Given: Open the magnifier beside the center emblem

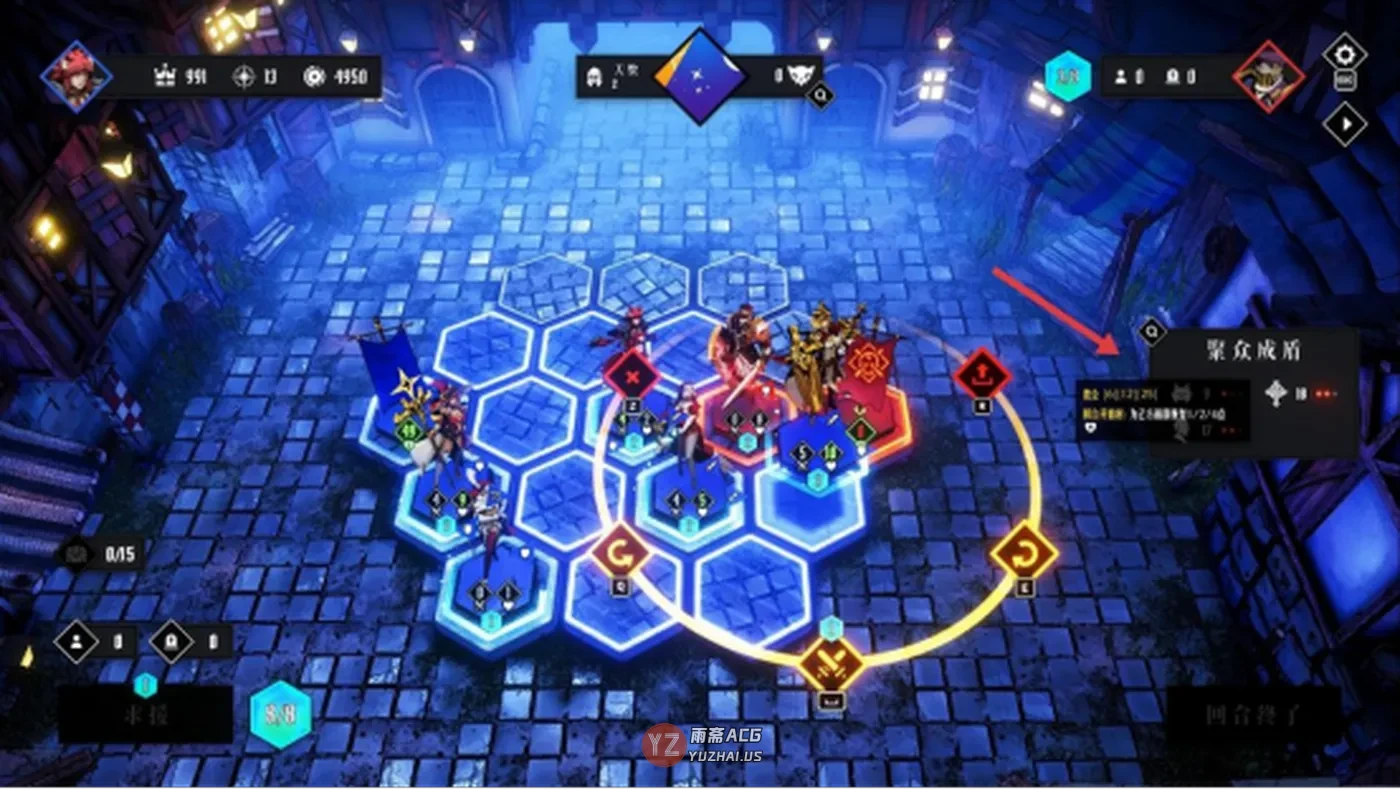Looking at the screenshot, I should pos(821,96).
